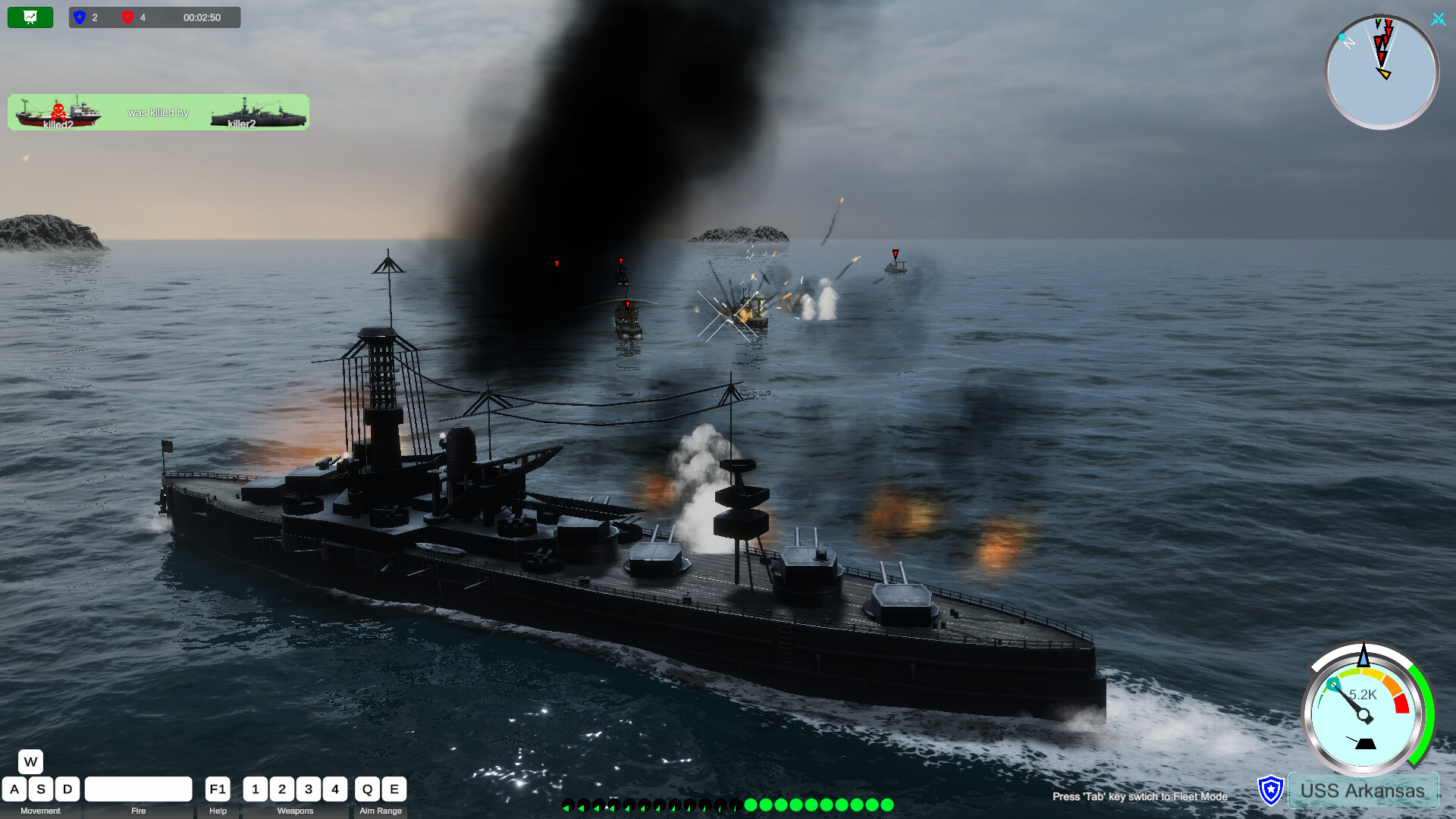
Task: Click the crossed-swords battle icon beside the minimap
Action: (1439, 19)
